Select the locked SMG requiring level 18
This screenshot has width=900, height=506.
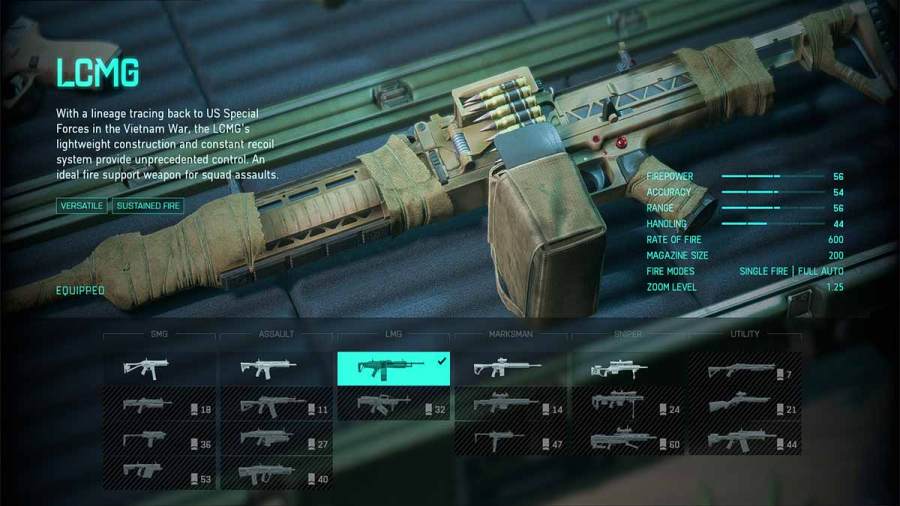[159, 405]
